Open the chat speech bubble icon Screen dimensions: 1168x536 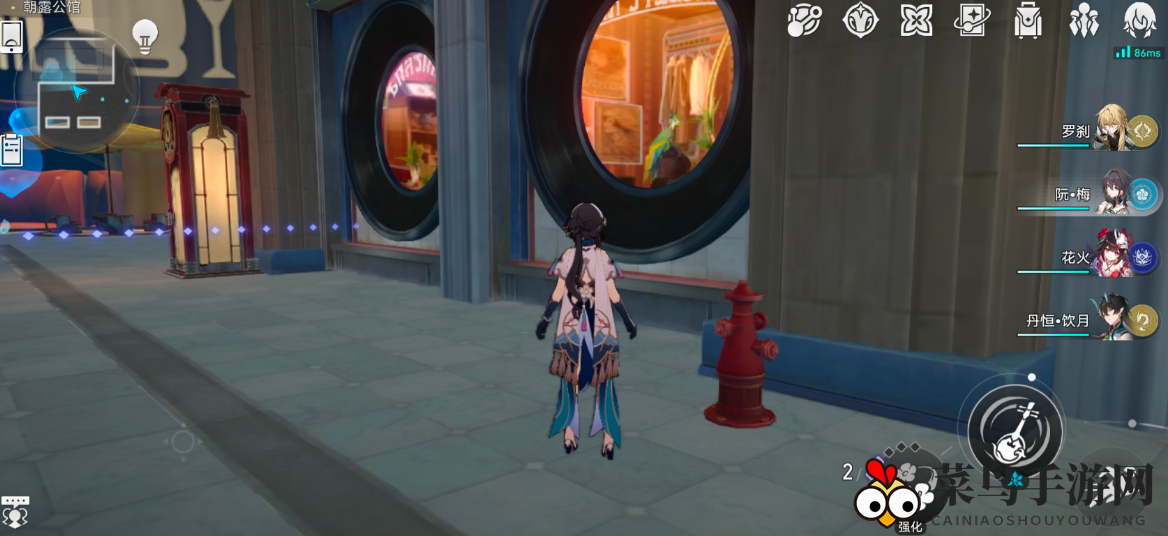pos(15,510)
